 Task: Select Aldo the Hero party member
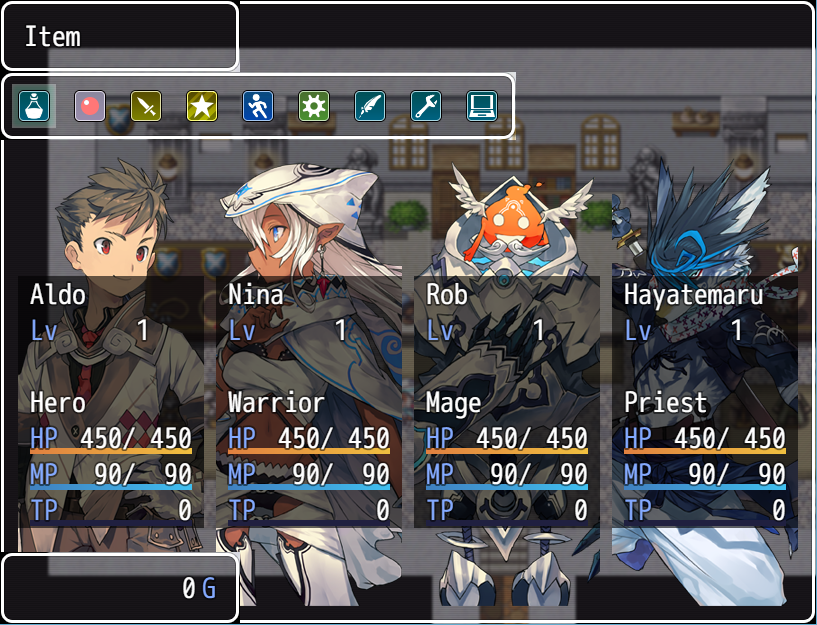point(111,400)
